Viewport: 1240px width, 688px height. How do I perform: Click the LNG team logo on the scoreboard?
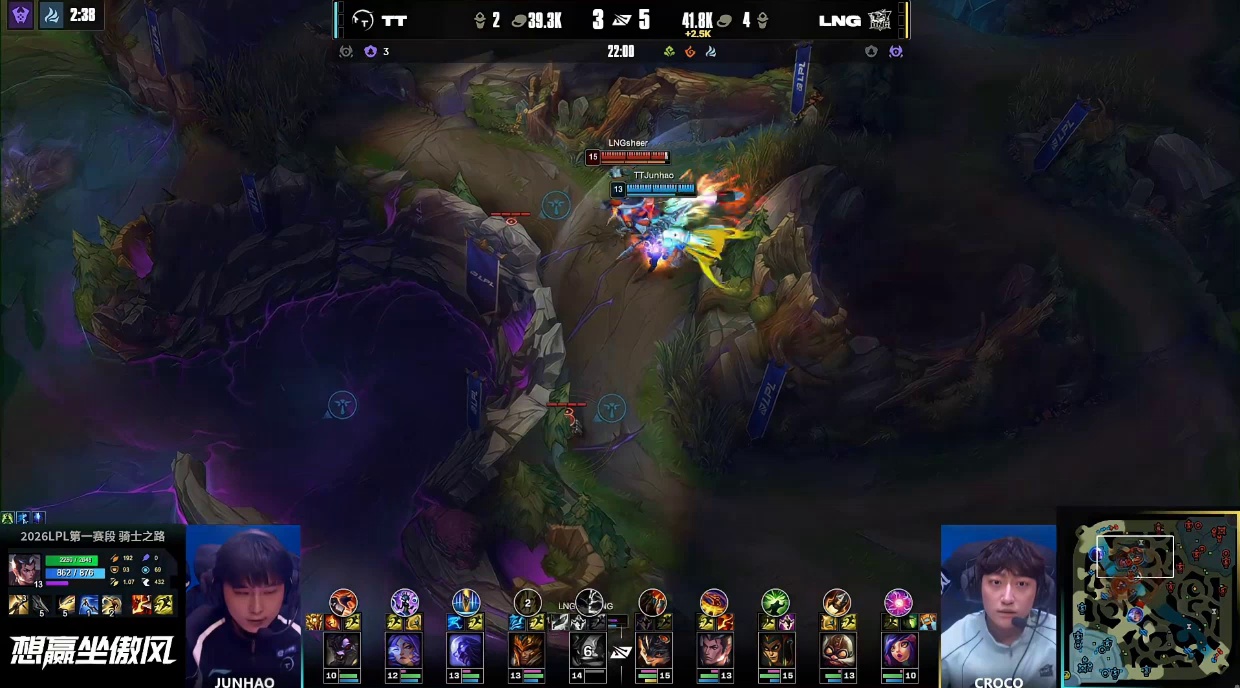tap(880, 20)
